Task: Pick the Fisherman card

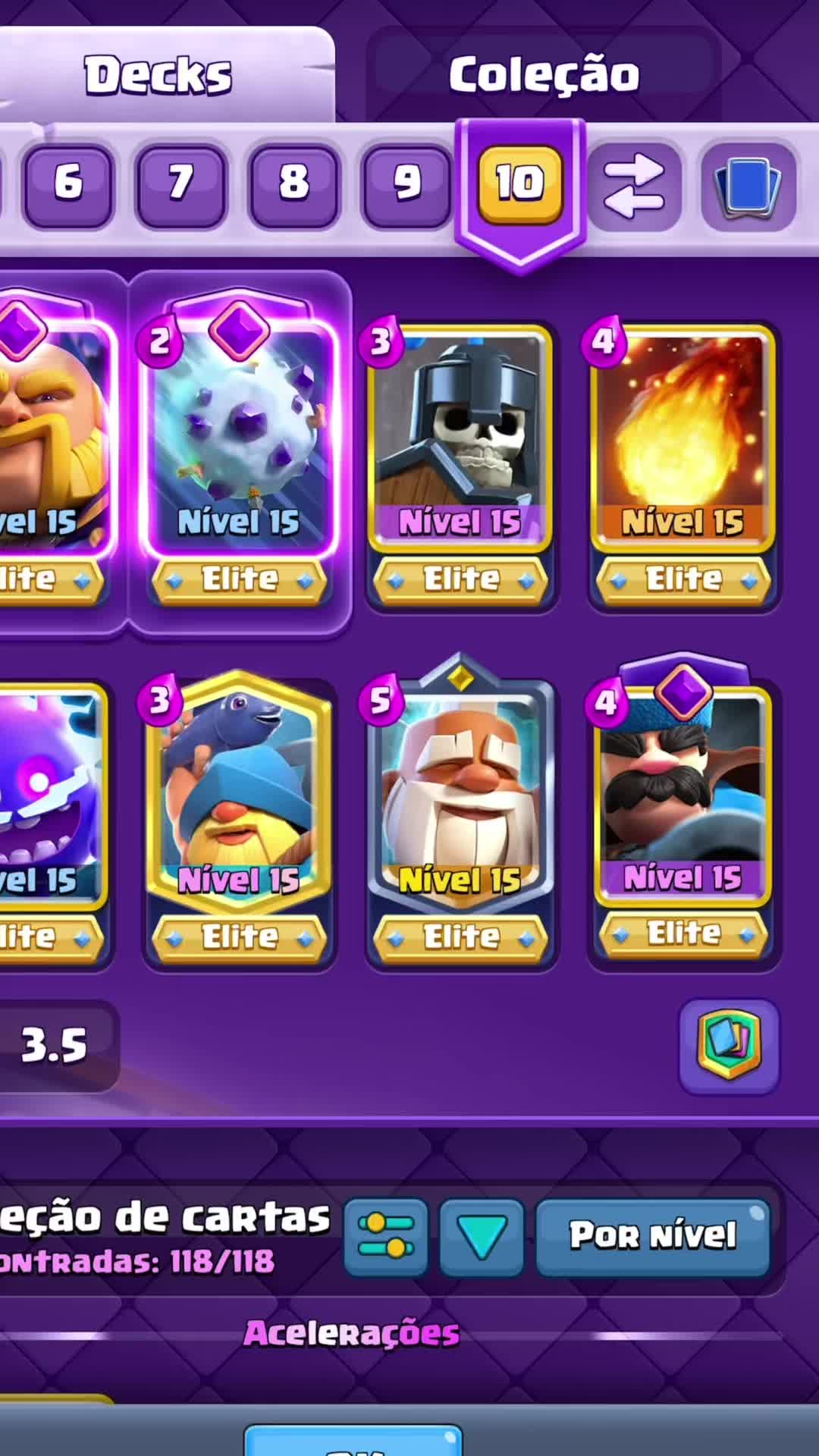Action: pyautogui.click(x=240, y=796)
